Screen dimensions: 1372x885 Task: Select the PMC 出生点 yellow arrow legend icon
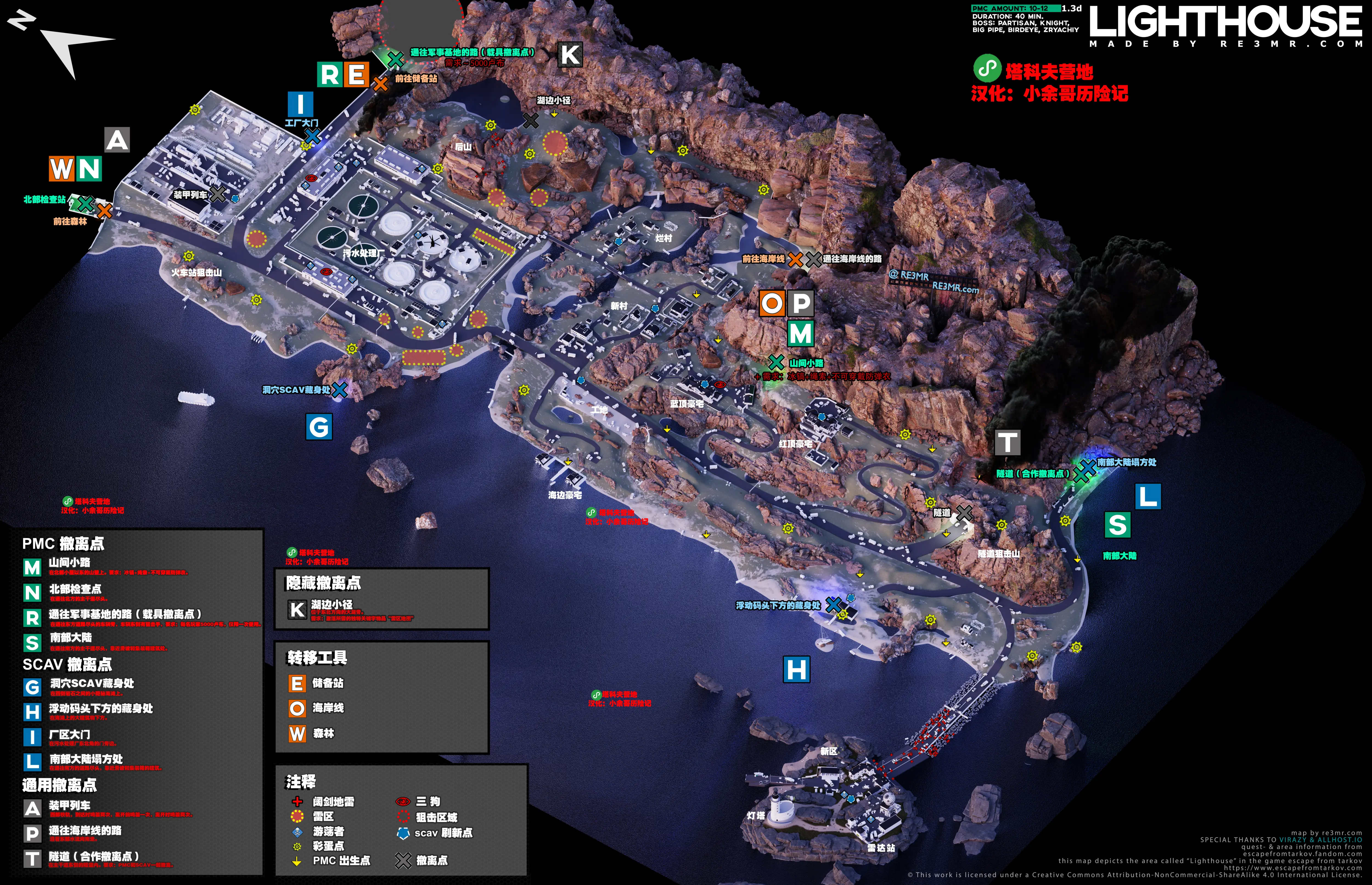tap(297, 861)
